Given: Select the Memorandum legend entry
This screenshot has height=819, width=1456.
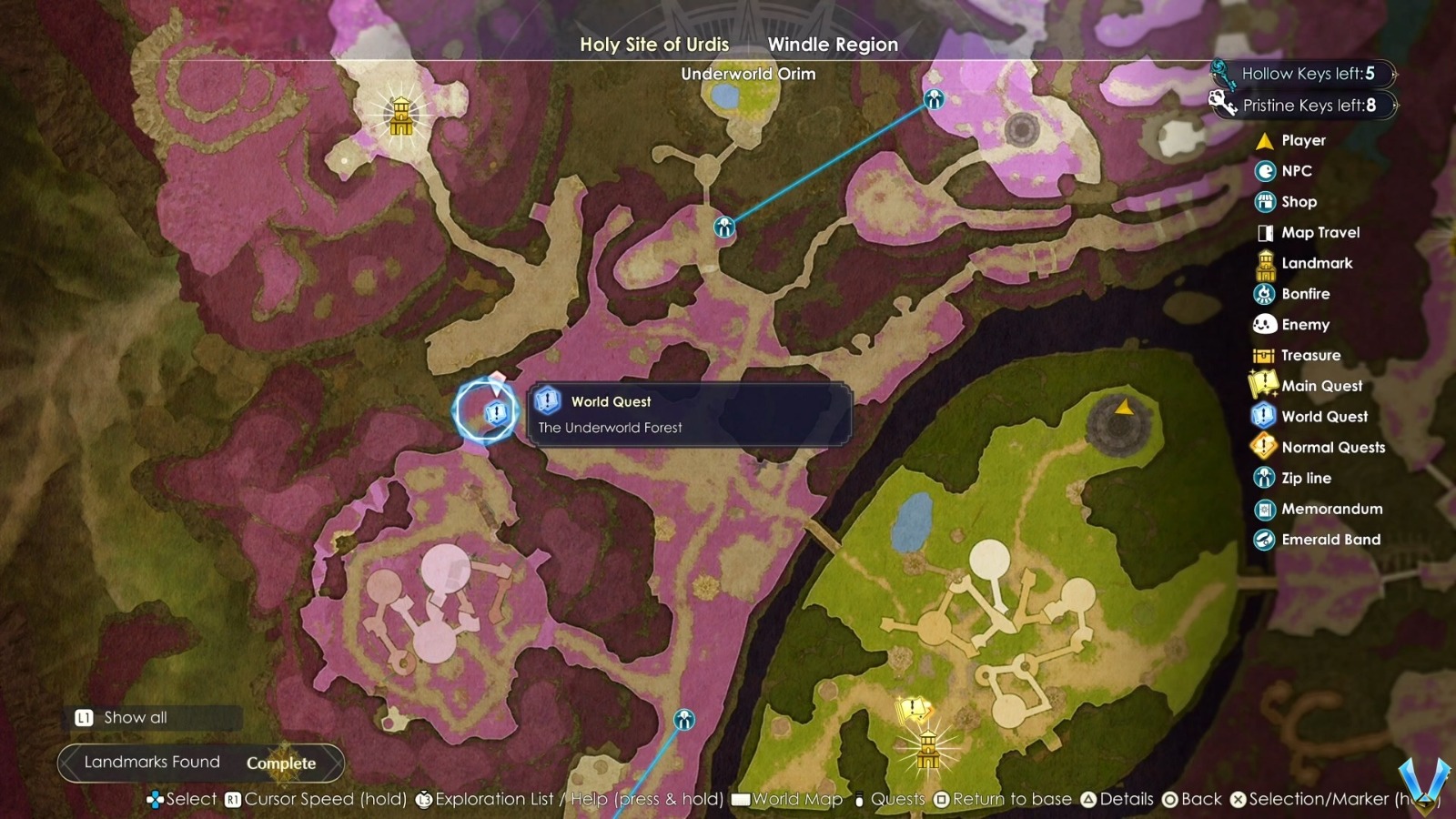Looking at the screenshot, I should (x=1331, y=510).
